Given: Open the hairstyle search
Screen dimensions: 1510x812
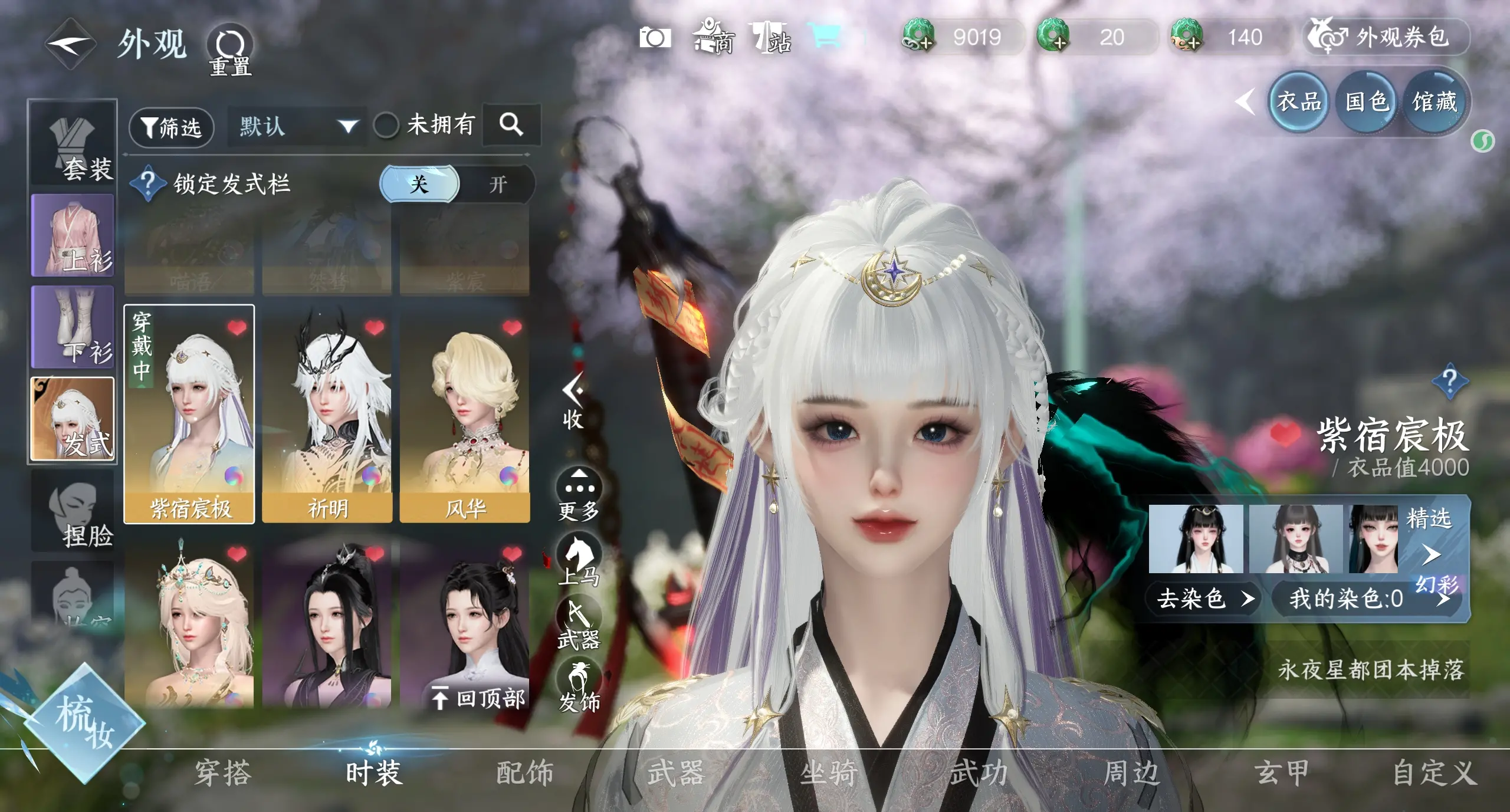Looking at the screenshot, I should (x=511, y=124).
